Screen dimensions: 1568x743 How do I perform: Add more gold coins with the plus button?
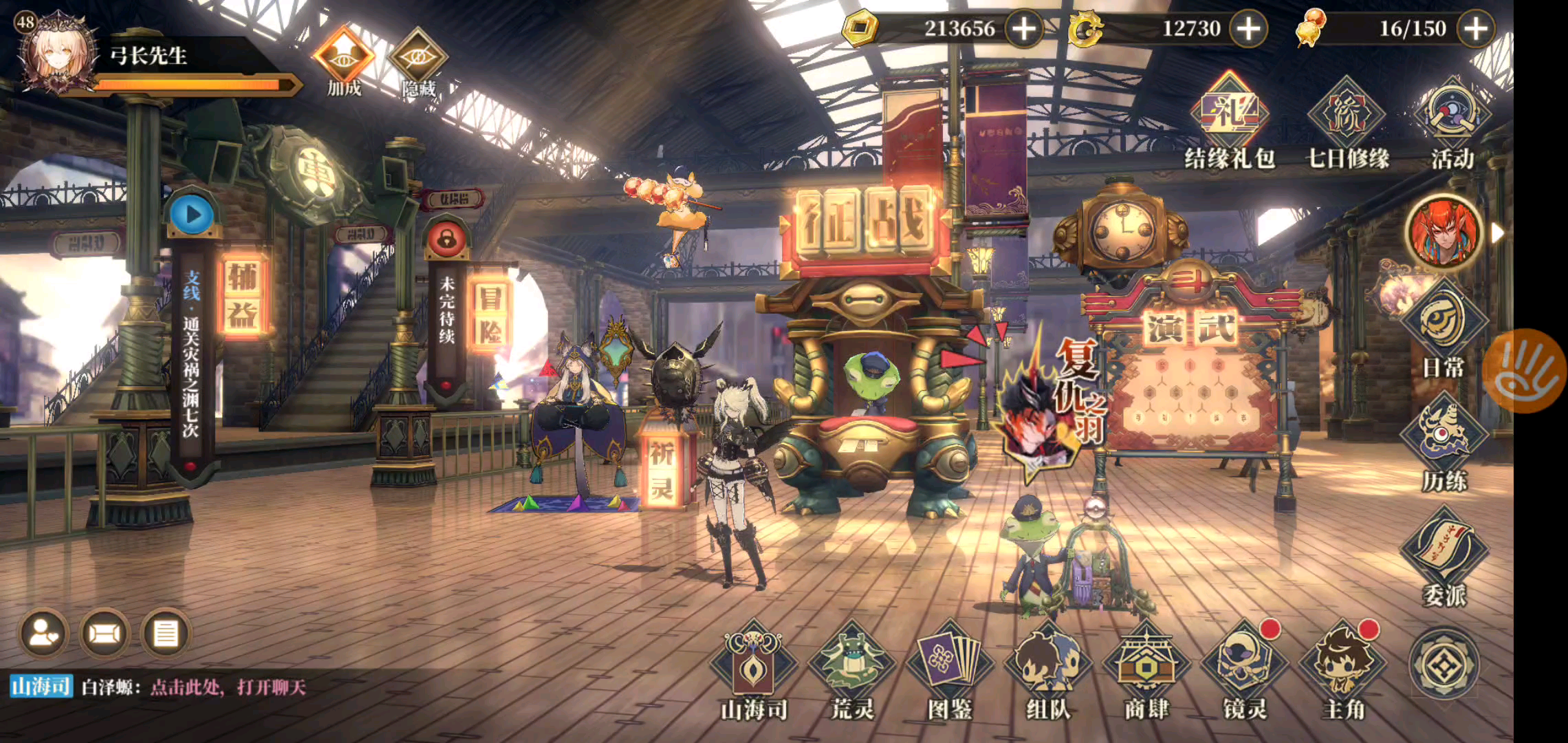tap(1024, 29)
